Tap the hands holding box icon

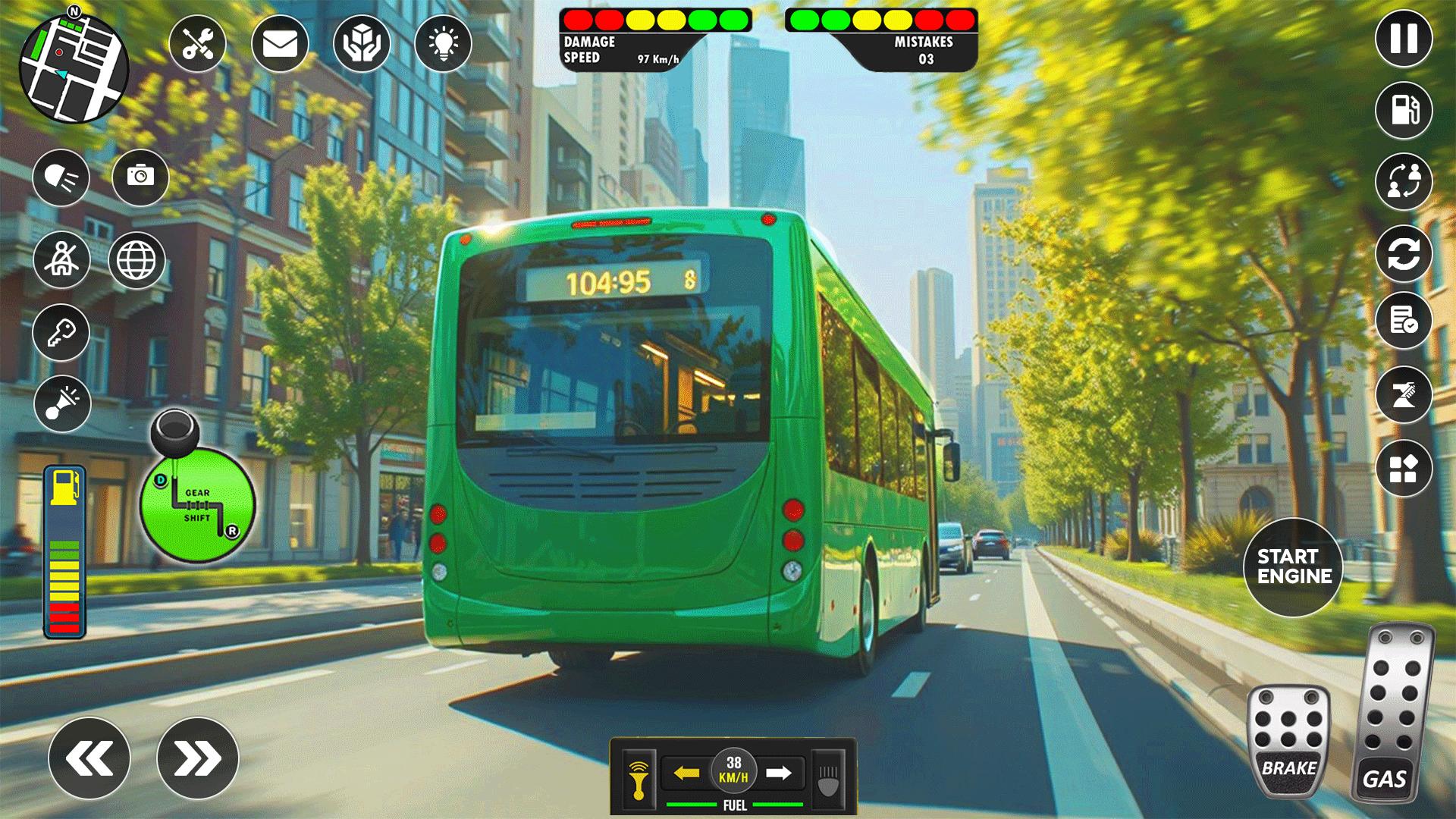[362, 44]
